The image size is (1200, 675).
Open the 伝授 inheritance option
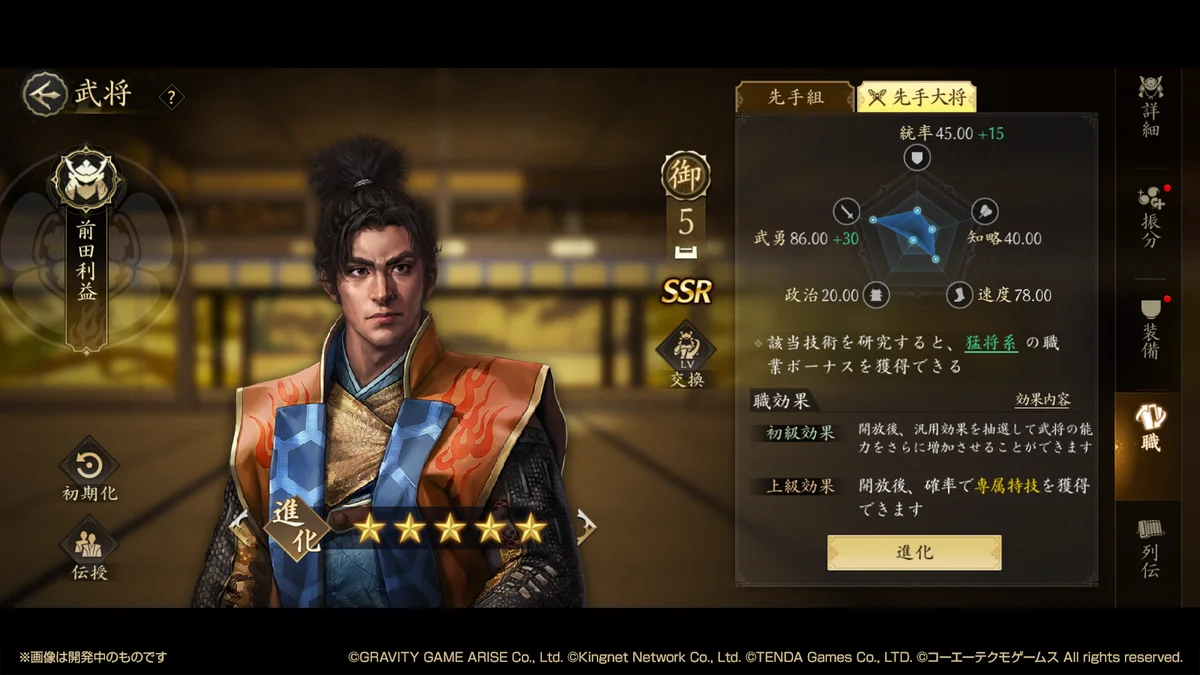pos(89,550)
